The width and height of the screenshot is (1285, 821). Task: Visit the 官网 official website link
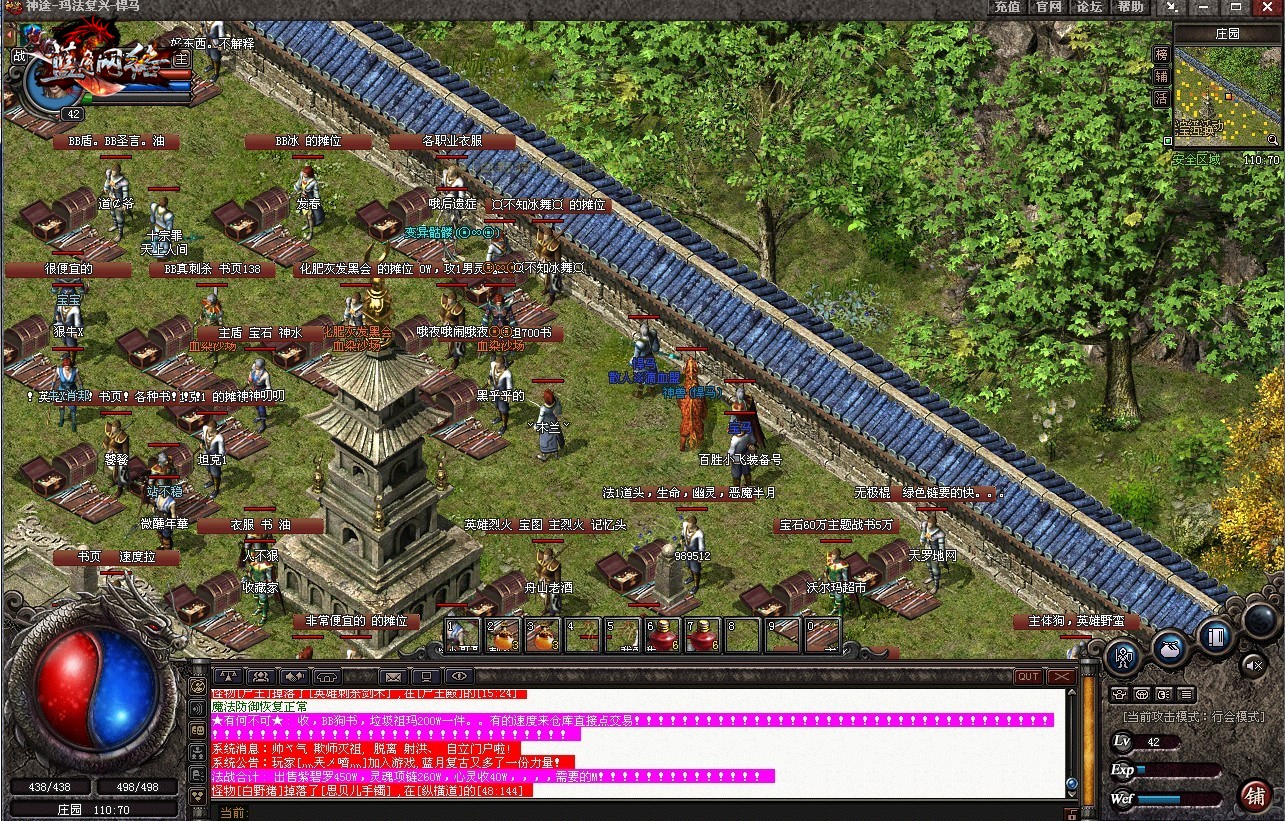pyautogui.click(x=1048, y=7)
